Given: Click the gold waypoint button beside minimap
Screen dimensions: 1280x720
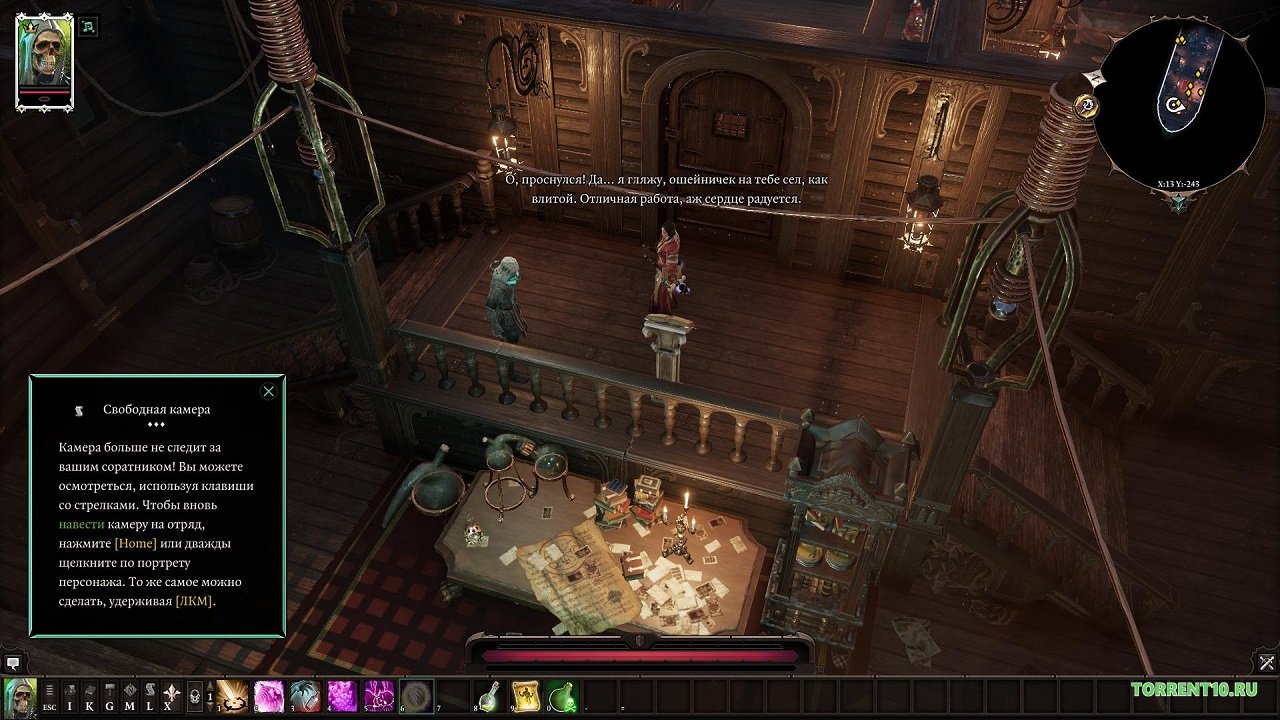Looking at the screenshot, I should click(1087, 104).
